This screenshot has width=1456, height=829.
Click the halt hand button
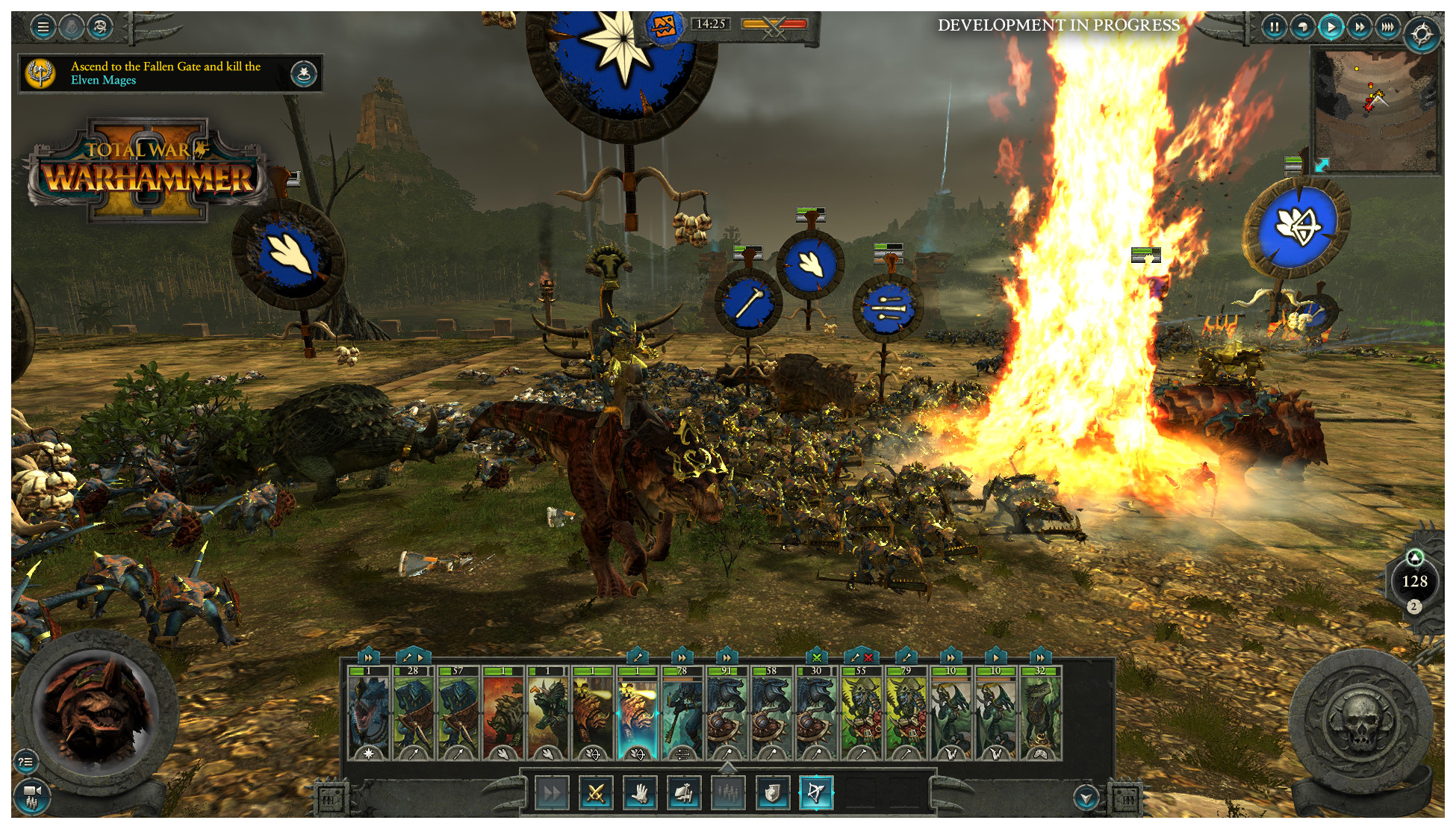(x=639, y=793)
